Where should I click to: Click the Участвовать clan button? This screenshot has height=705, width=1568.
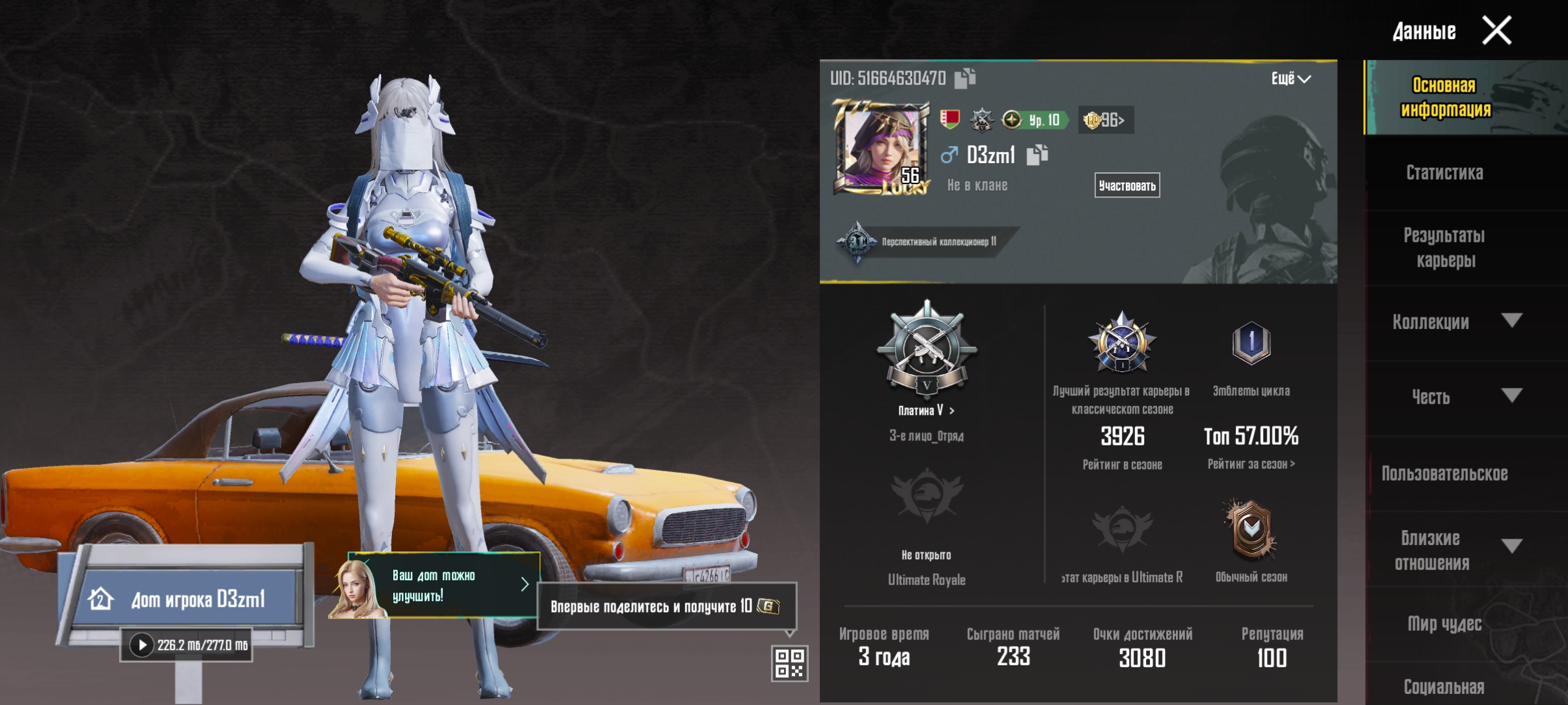pyautogui.click(x=1127, y=186)
